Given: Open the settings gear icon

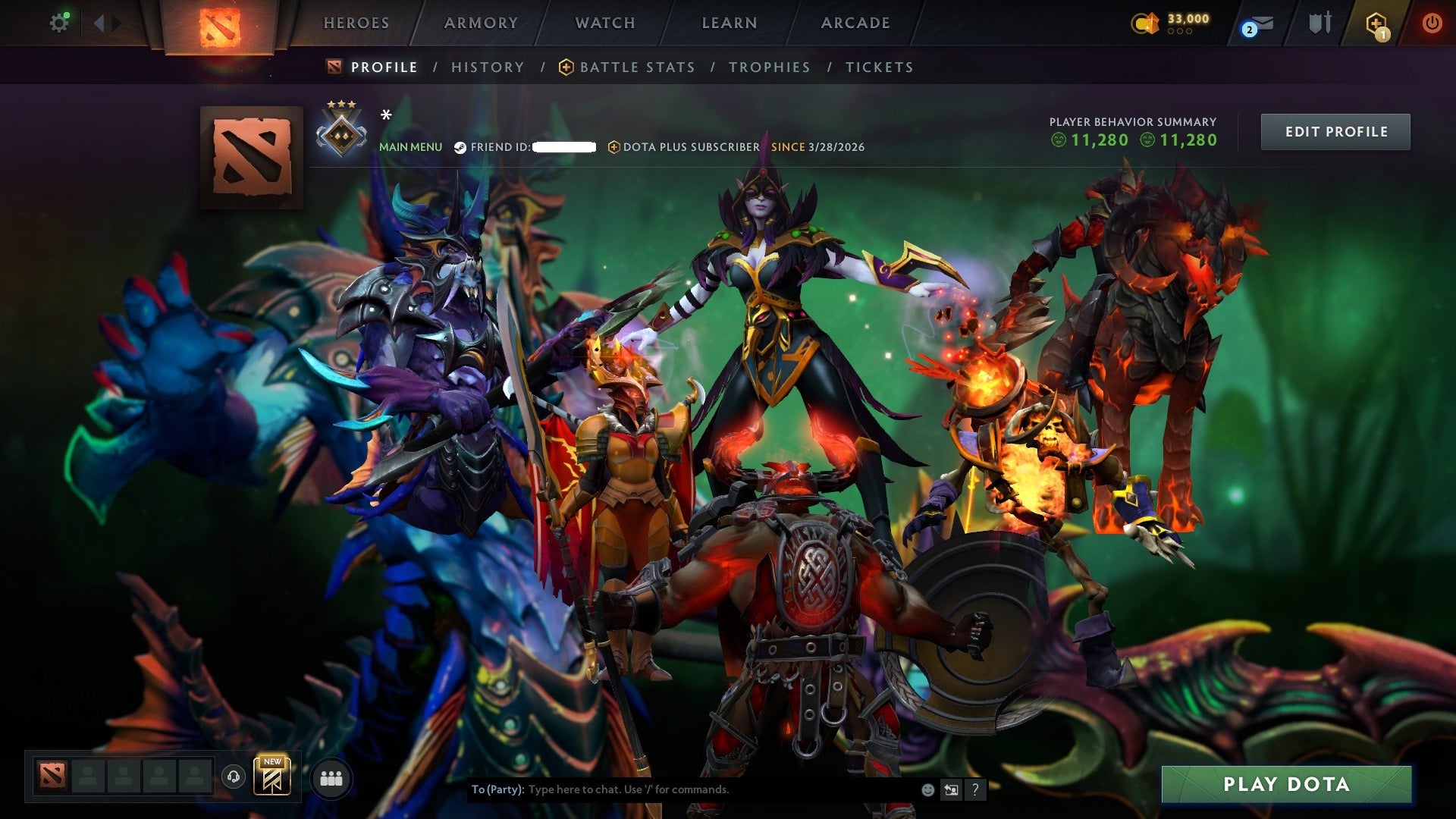Looking at the screenshot, I should [x=60, y=22].
